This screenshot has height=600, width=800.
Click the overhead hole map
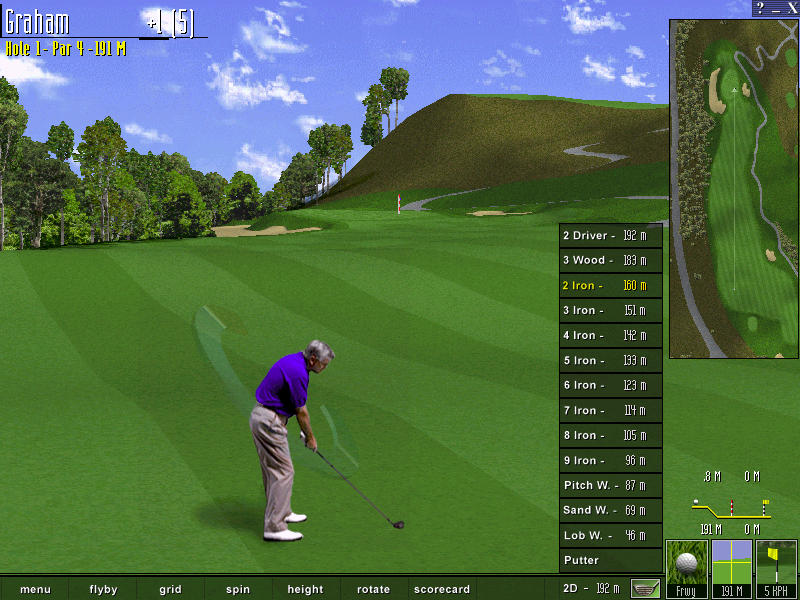(x=734, y=188)
